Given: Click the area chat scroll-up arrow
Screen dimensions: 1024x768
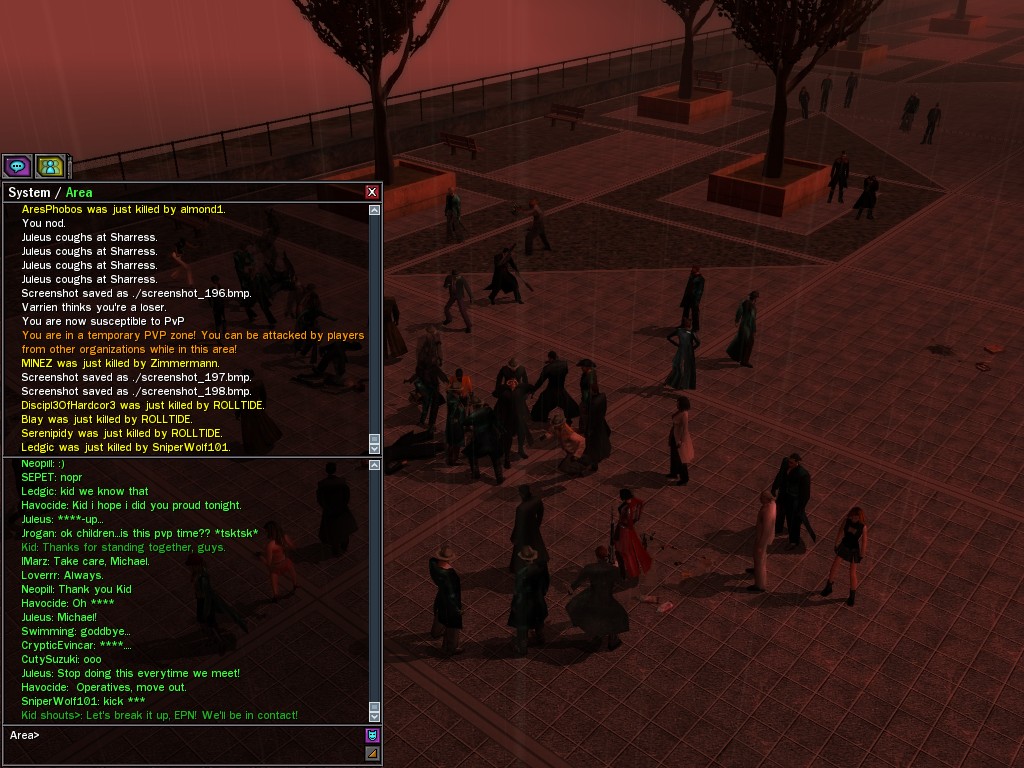Looking at the screenshot, I should click(x=375, y=465).
